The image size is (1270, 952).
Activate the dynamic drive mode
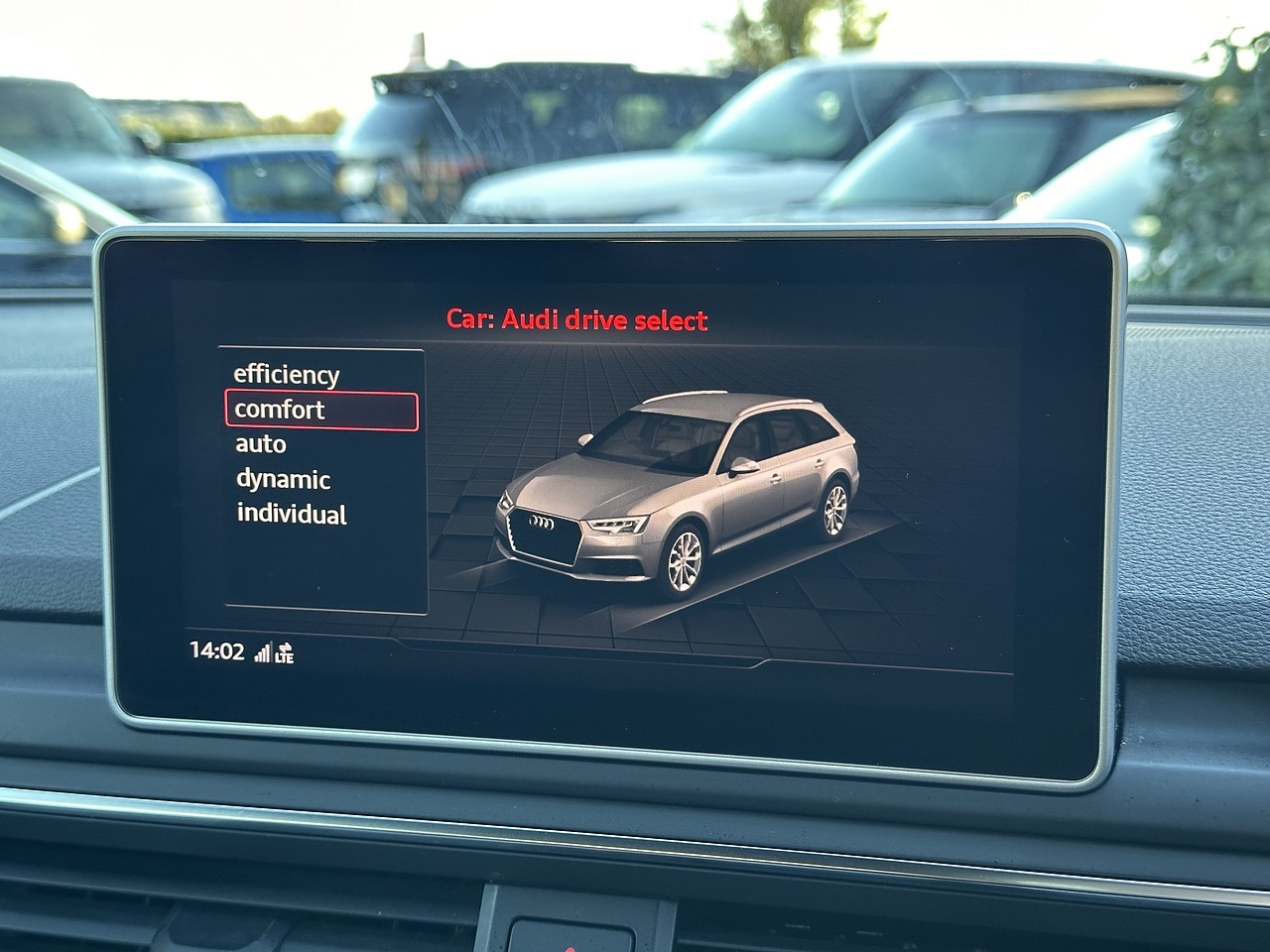pos(283,479)
